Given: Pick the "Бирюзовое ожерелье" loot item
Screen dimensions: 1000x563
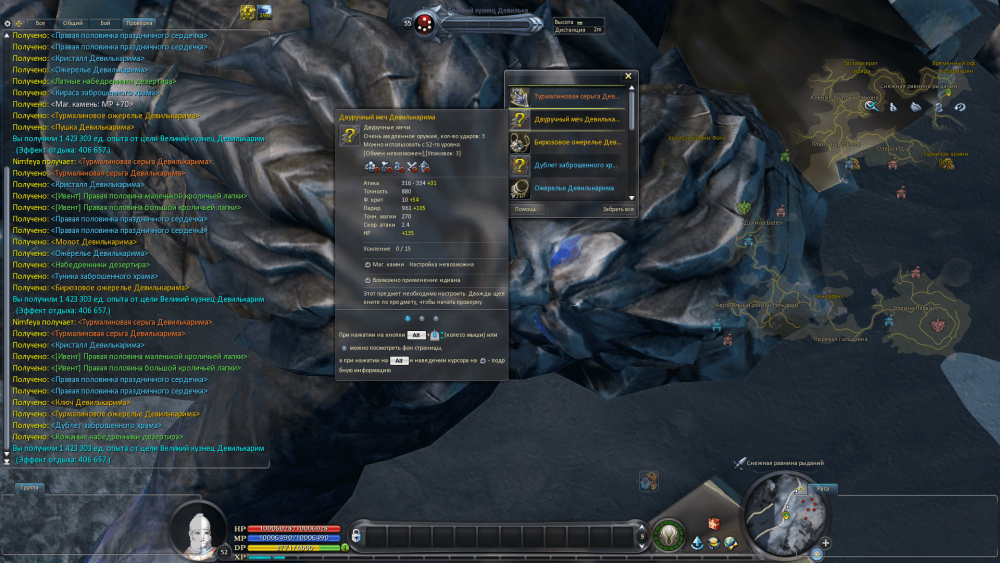Looking at the screenshot, I should [567, 142].
